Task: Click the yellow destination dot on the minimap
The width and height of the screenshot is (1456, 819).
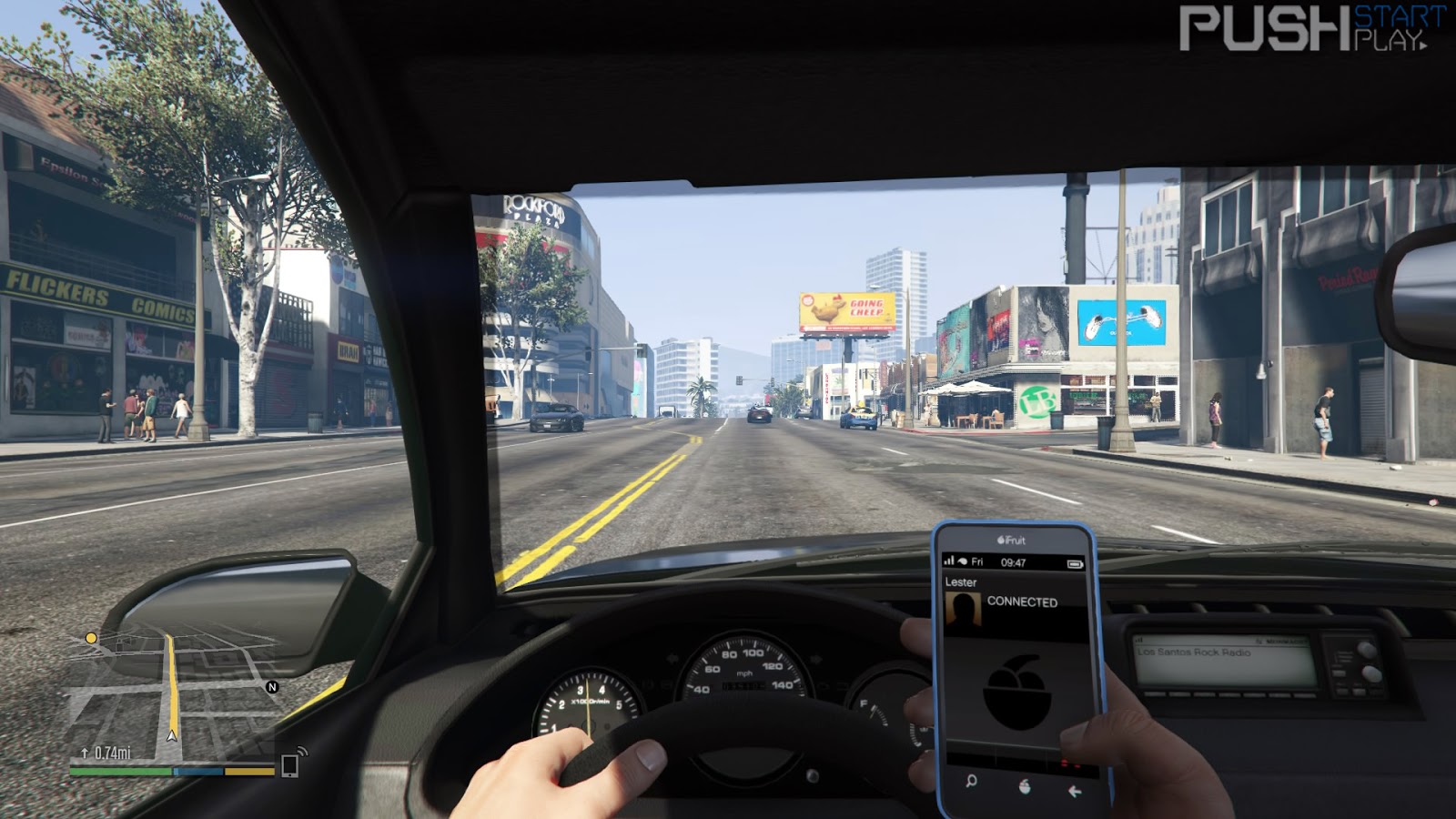Action: [x=91, y=639]
